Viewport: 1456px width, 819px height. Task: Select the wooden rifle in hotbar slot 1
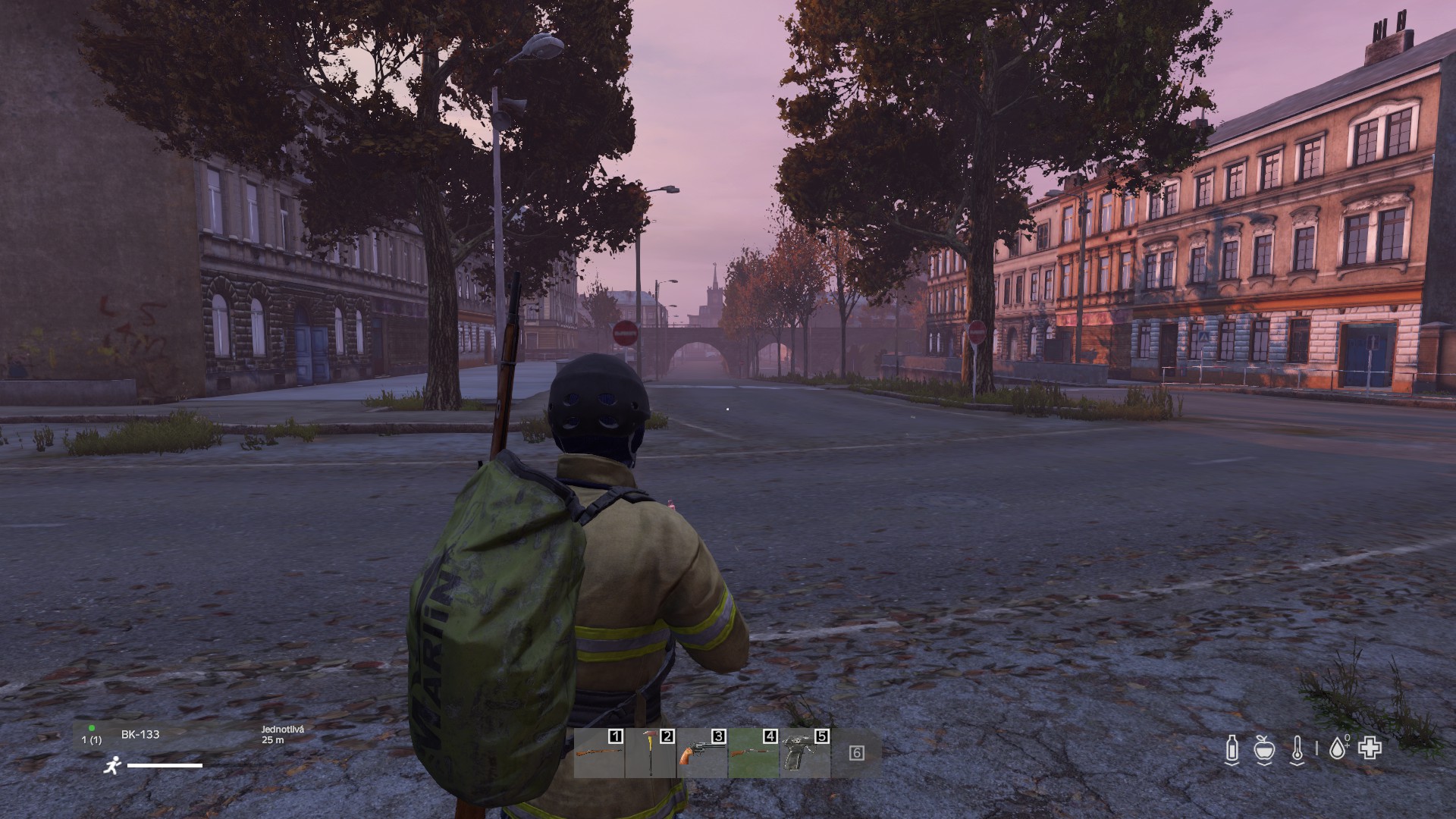click(599, 753)
